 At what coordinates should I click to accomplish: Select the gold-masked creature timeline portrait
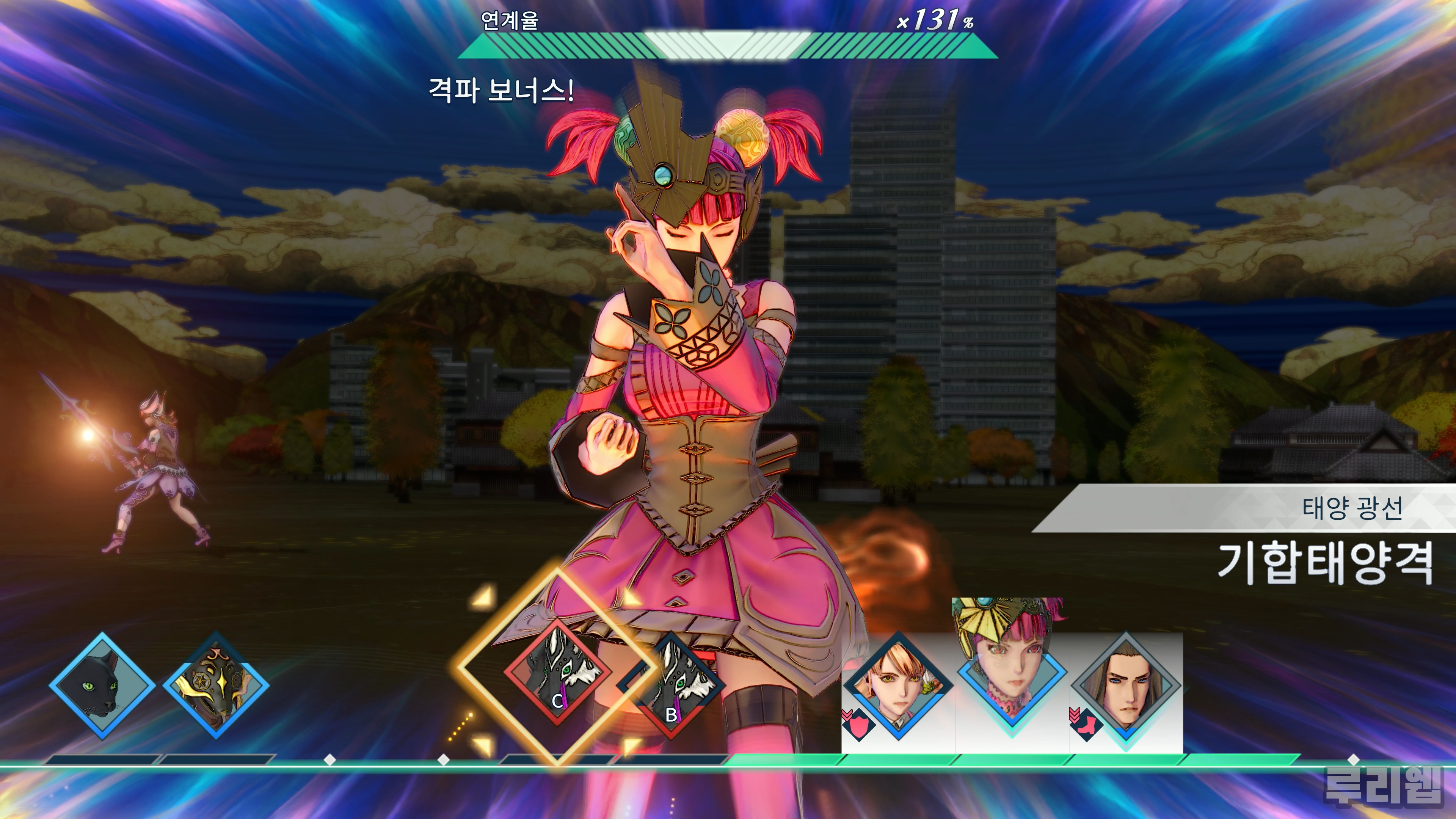tap(216, 686)
